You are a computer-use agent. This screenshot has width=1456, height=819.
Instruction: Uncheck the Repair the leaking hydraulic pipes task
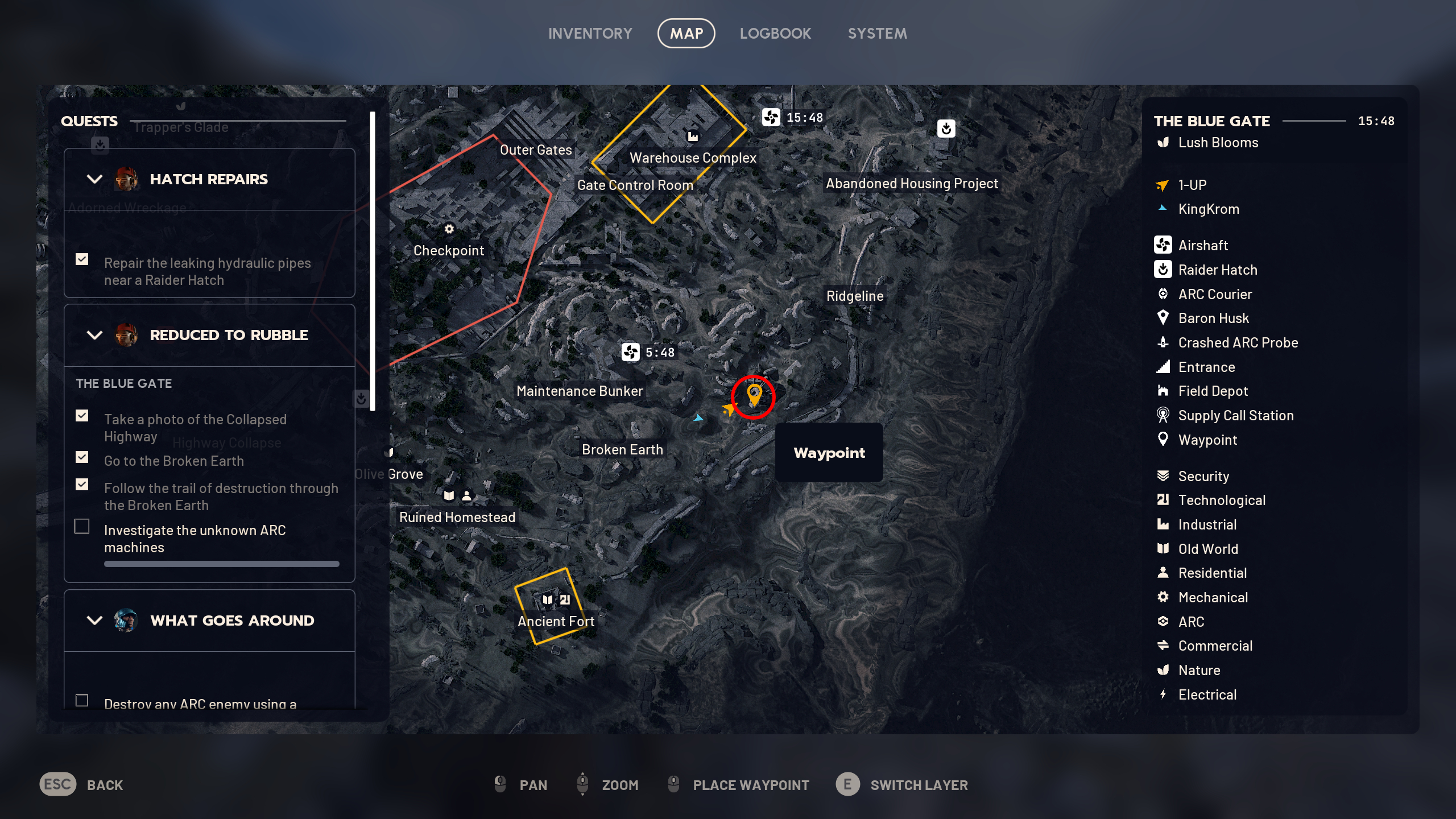(x=82, y=259)
